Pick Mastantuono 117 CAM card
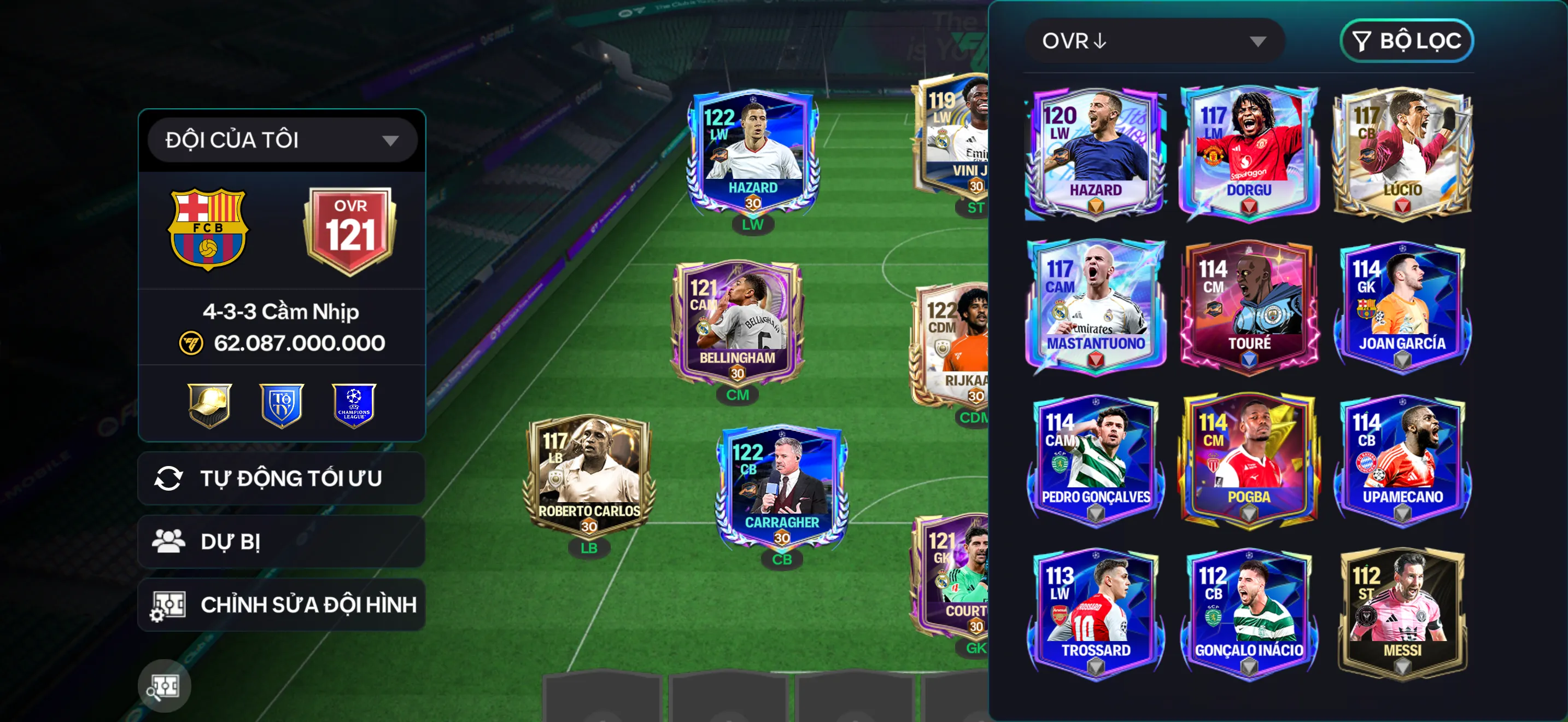 click(1096, 306)
